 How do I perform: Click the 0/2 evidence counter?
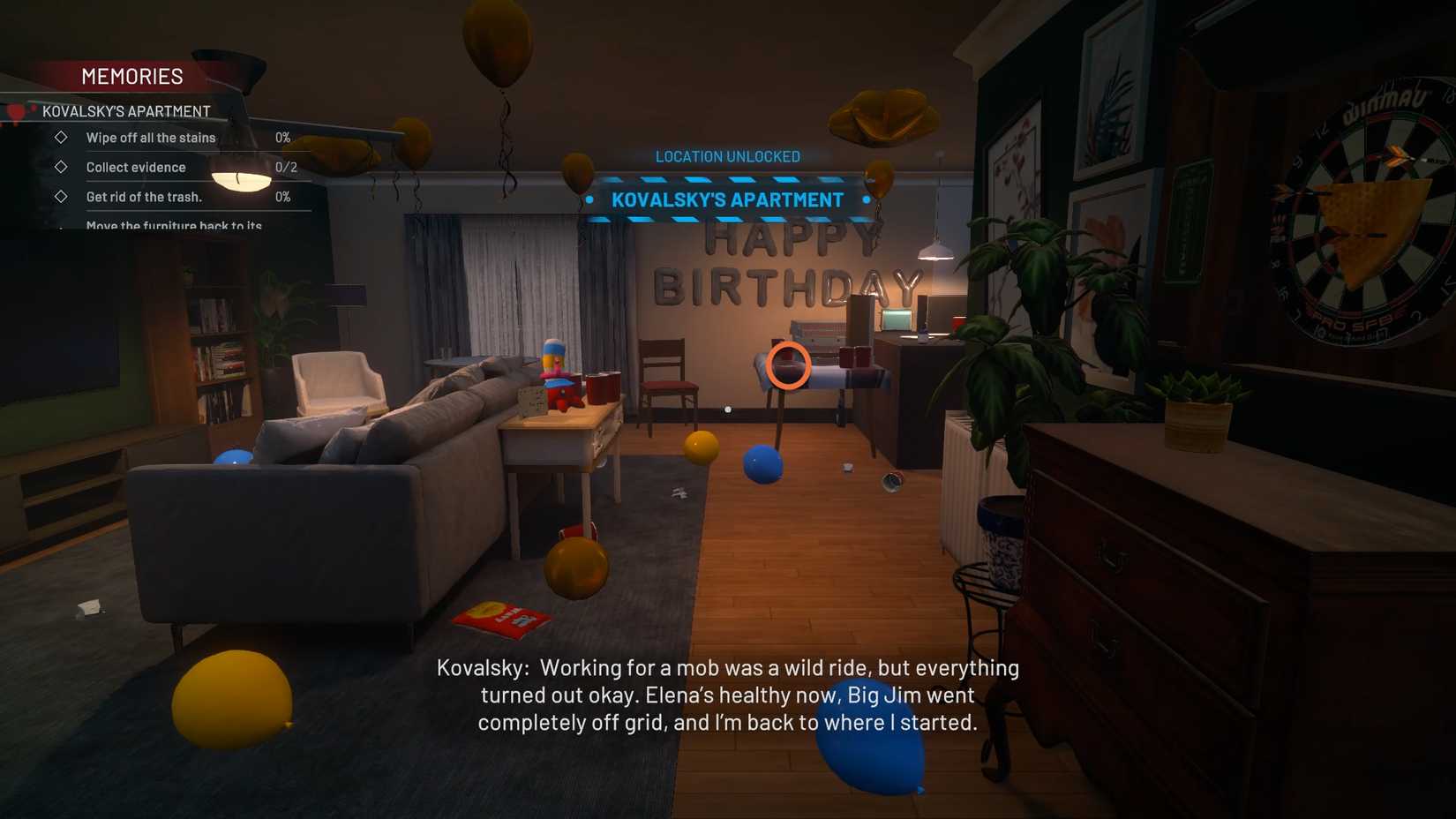coord(287,167)
